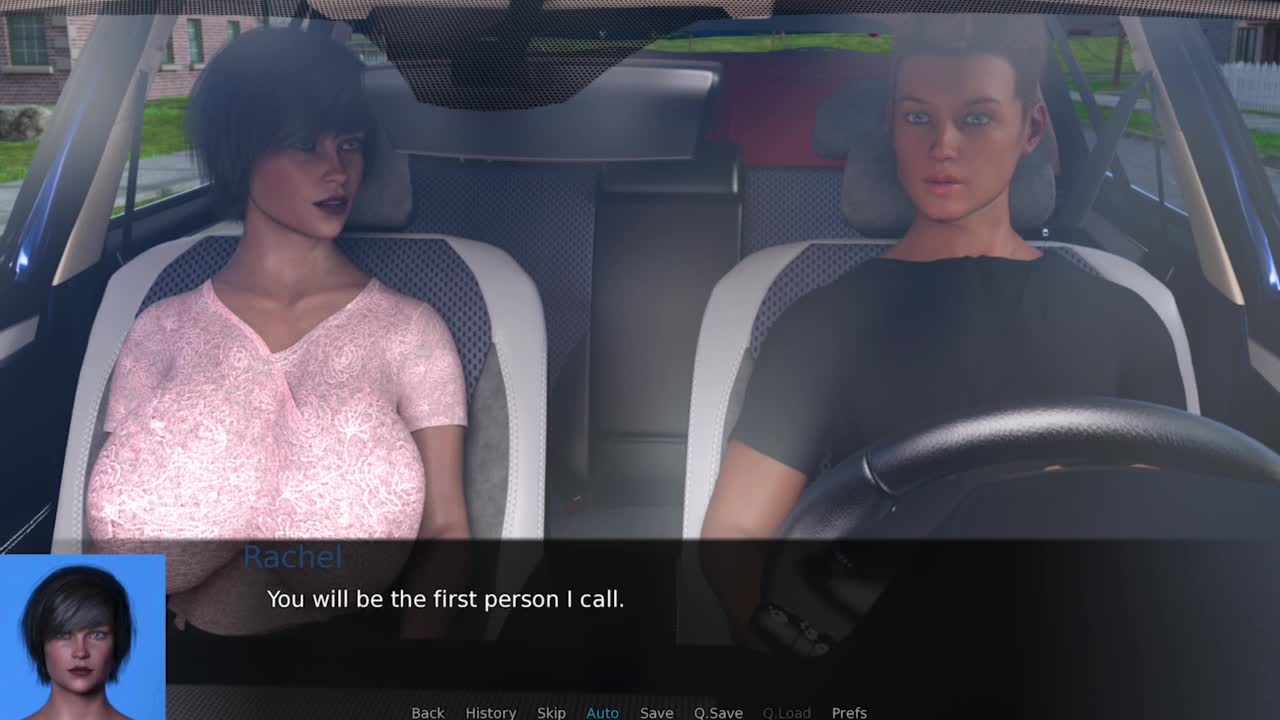The image size is (1280, 720).
Task: Open Prefs settings
Action: click(849, 712)
